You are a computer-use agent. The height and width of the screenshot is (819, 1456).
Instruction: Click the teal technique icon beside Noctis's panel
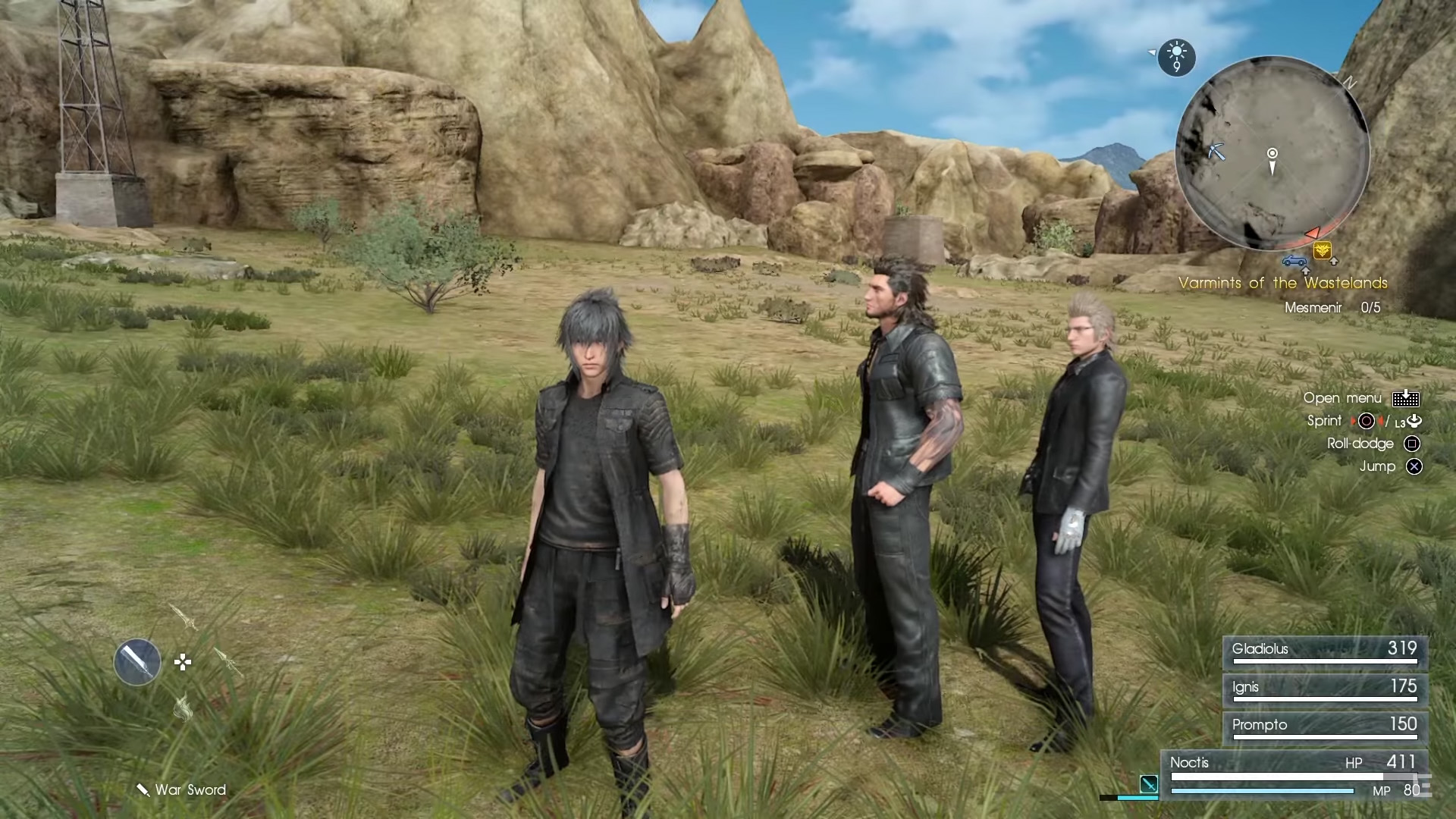pos(1148,785)
